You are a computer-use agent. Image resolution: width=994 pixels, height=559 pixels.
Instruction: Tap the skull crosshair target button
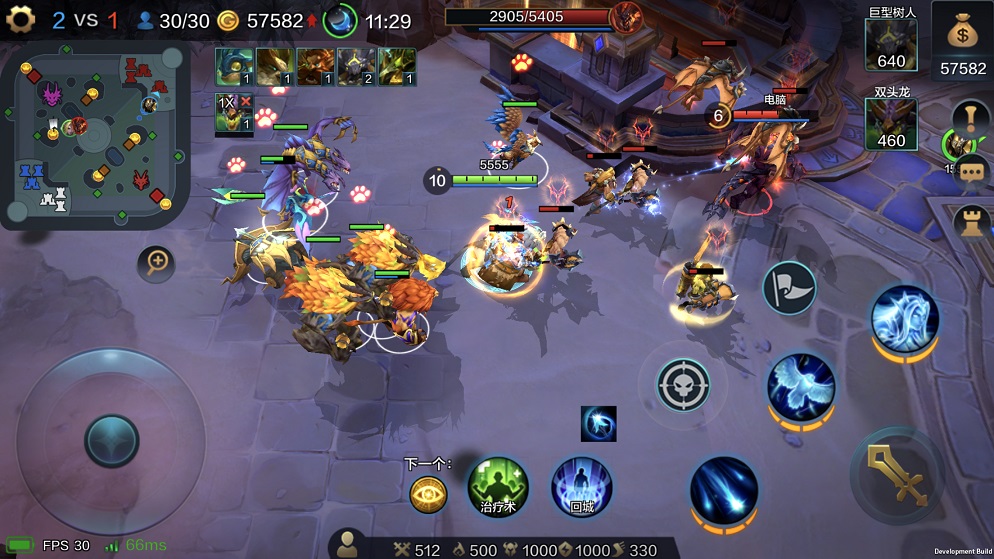click(x=684, y=385)
